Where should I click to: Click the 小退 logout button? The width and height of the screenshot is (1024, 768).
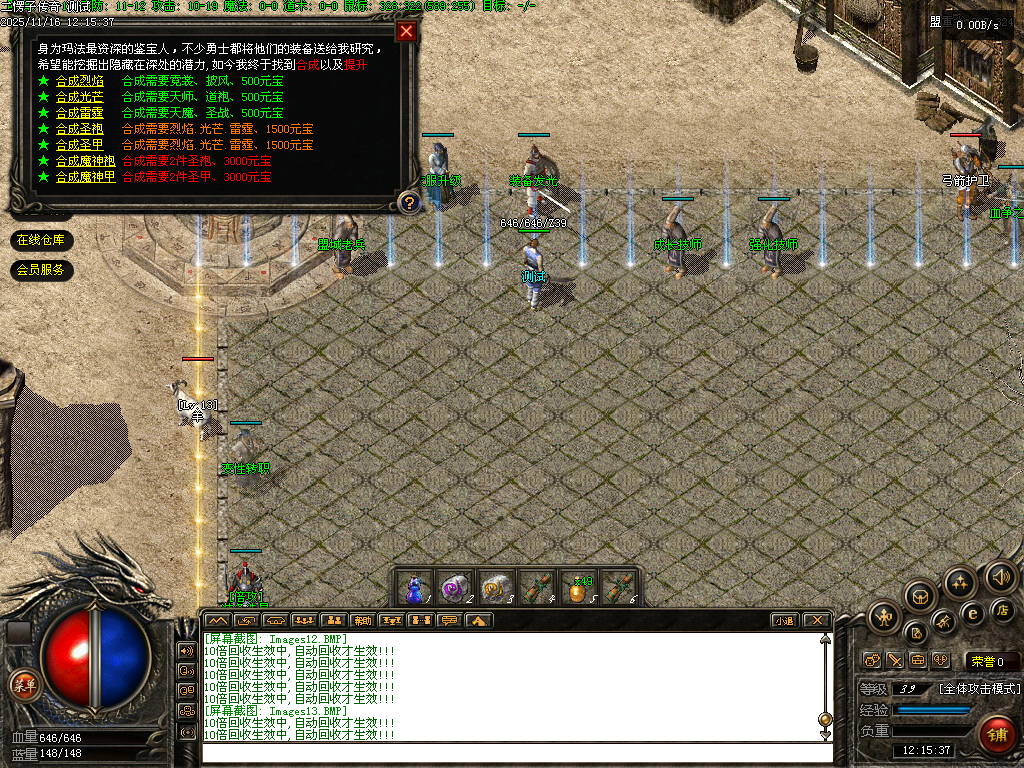click(x=784, y=620)
